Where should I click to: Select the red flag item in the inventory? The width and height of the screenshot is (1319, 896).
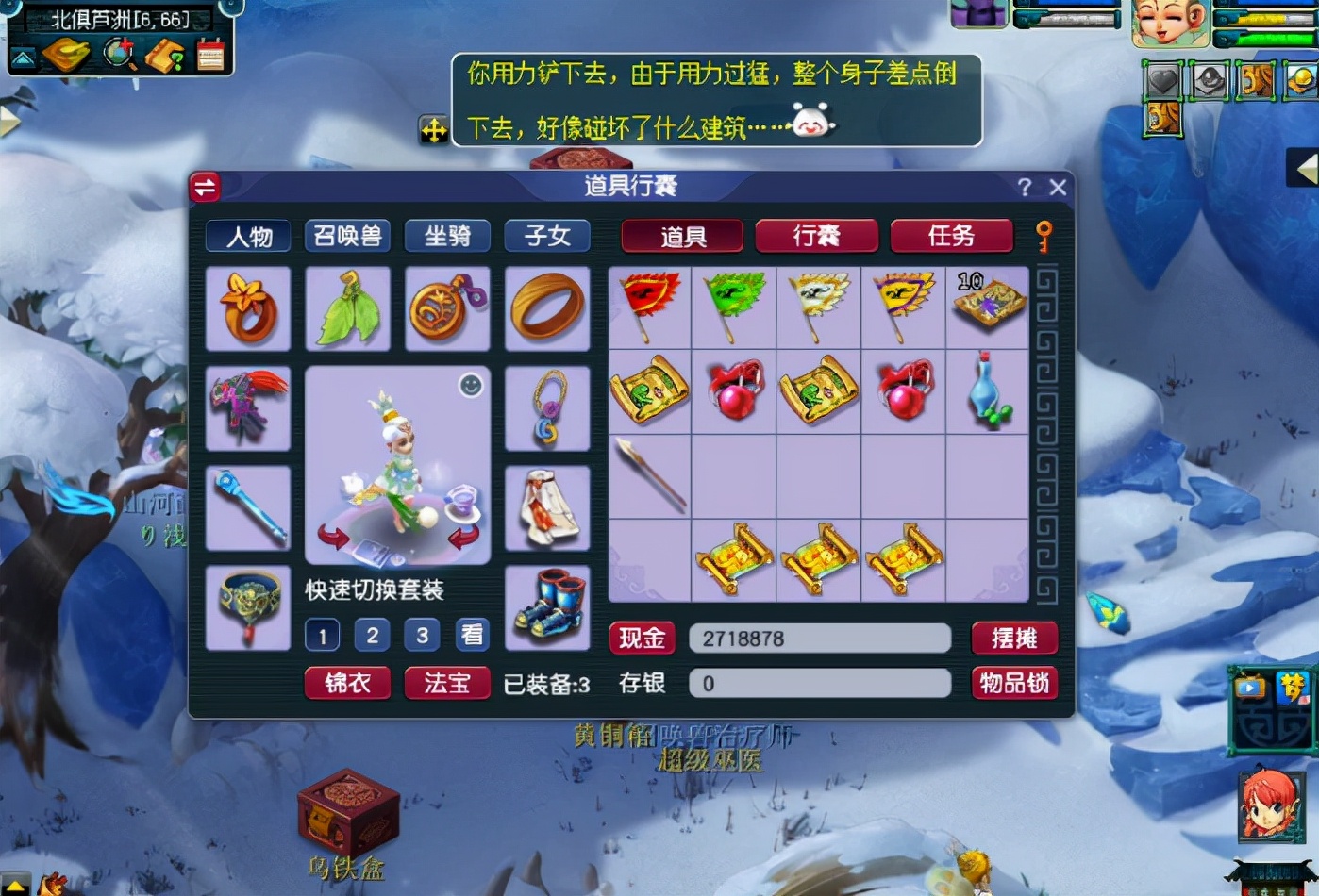pos(649,307)
